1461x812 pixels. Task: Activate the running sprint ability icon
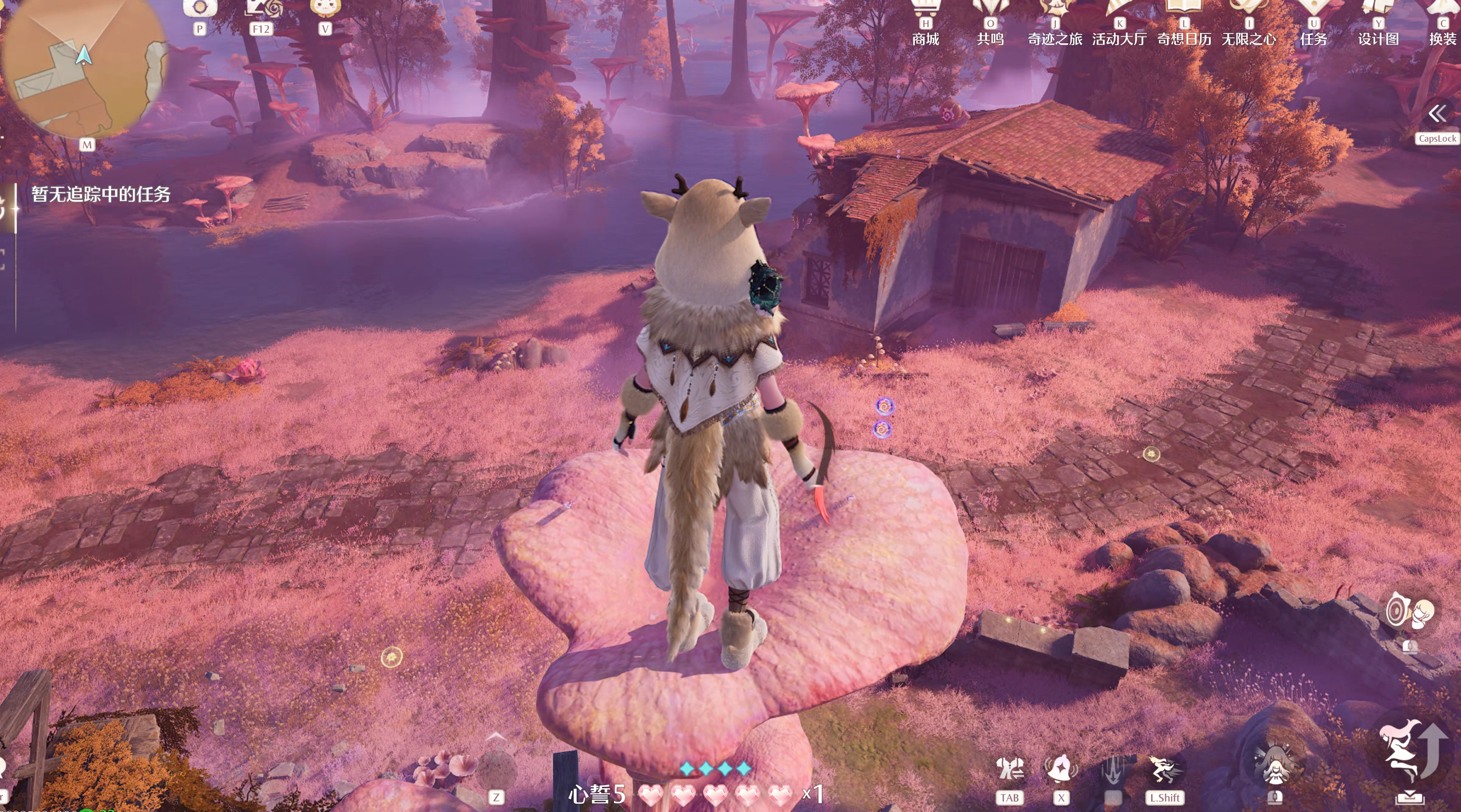pos(1165,769)
